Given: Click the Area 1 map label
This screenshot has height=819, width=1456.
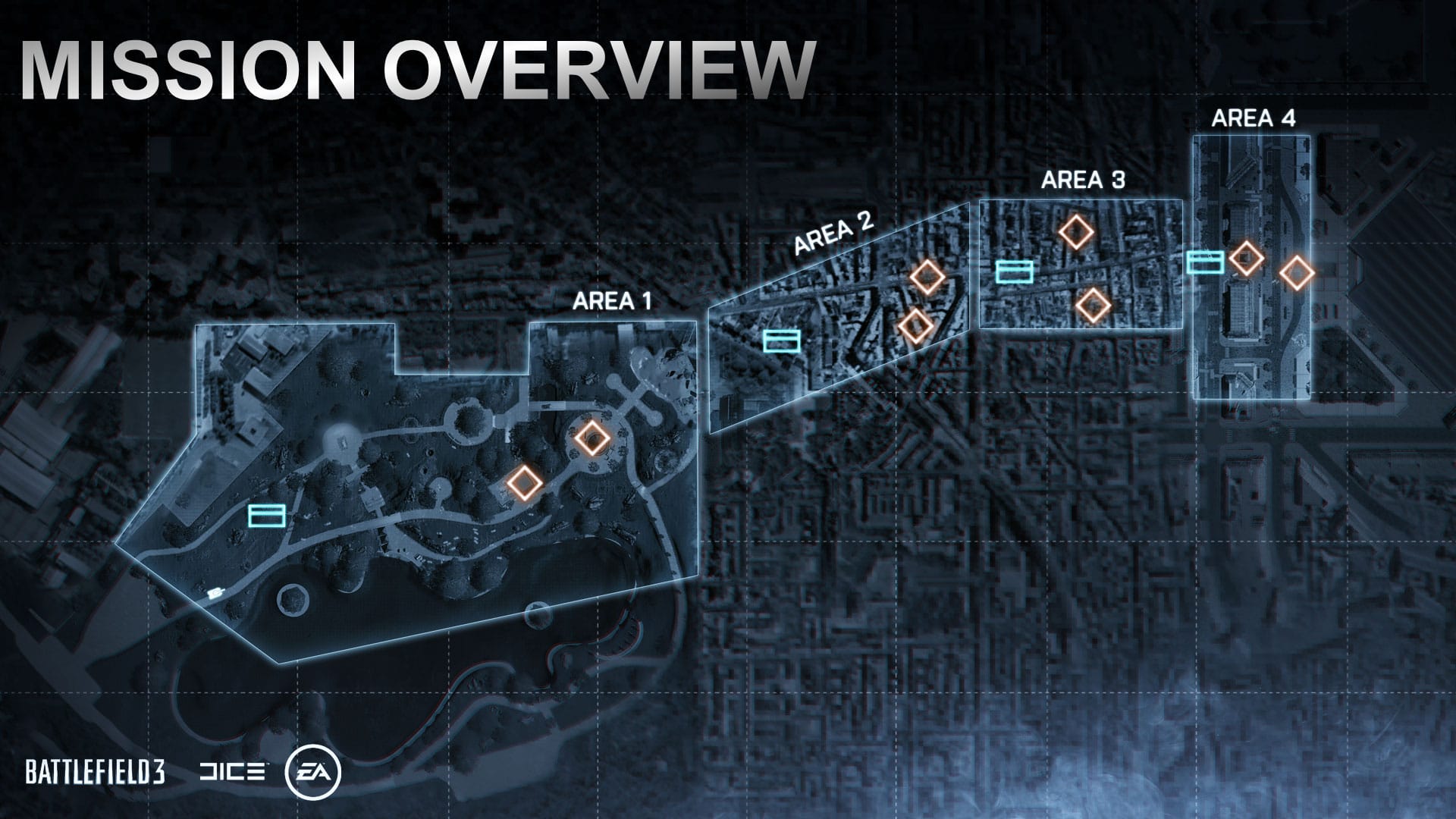Looking at the screenshot, I should pos(612,302).
